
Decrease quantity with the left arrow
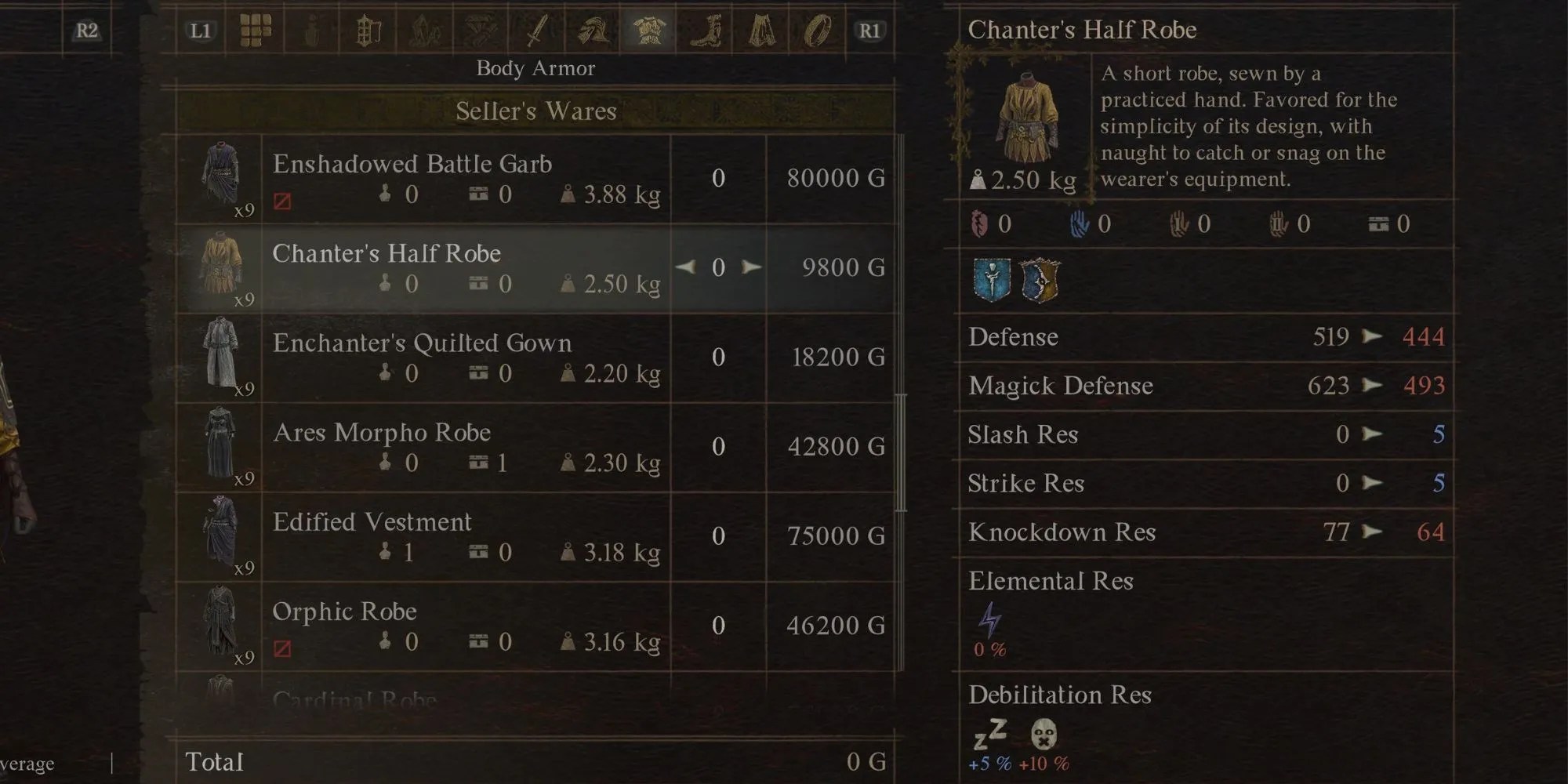[x=686, y=267]
